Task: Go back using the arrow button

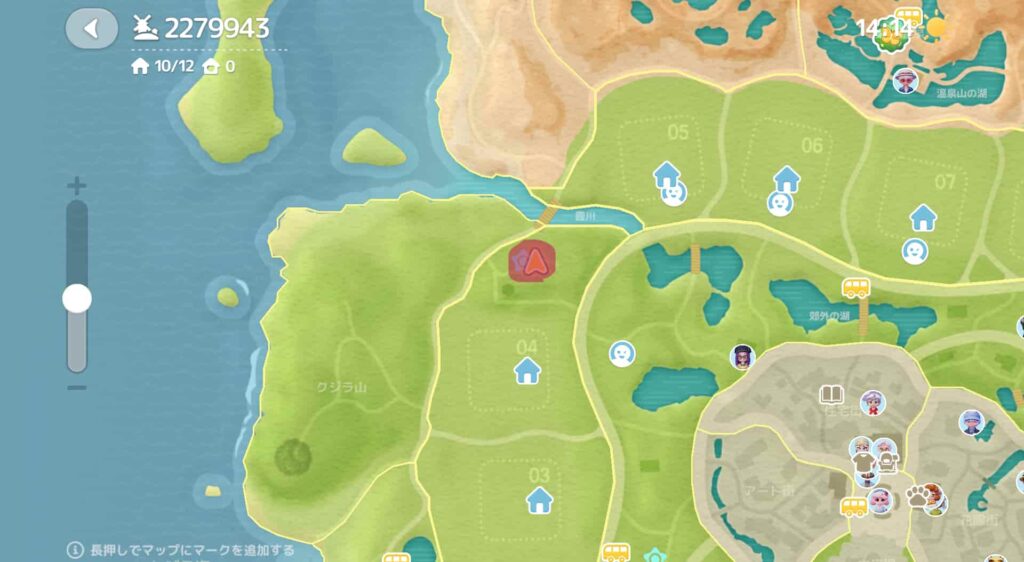Action: pyautogui.click(x=91, y=28)
